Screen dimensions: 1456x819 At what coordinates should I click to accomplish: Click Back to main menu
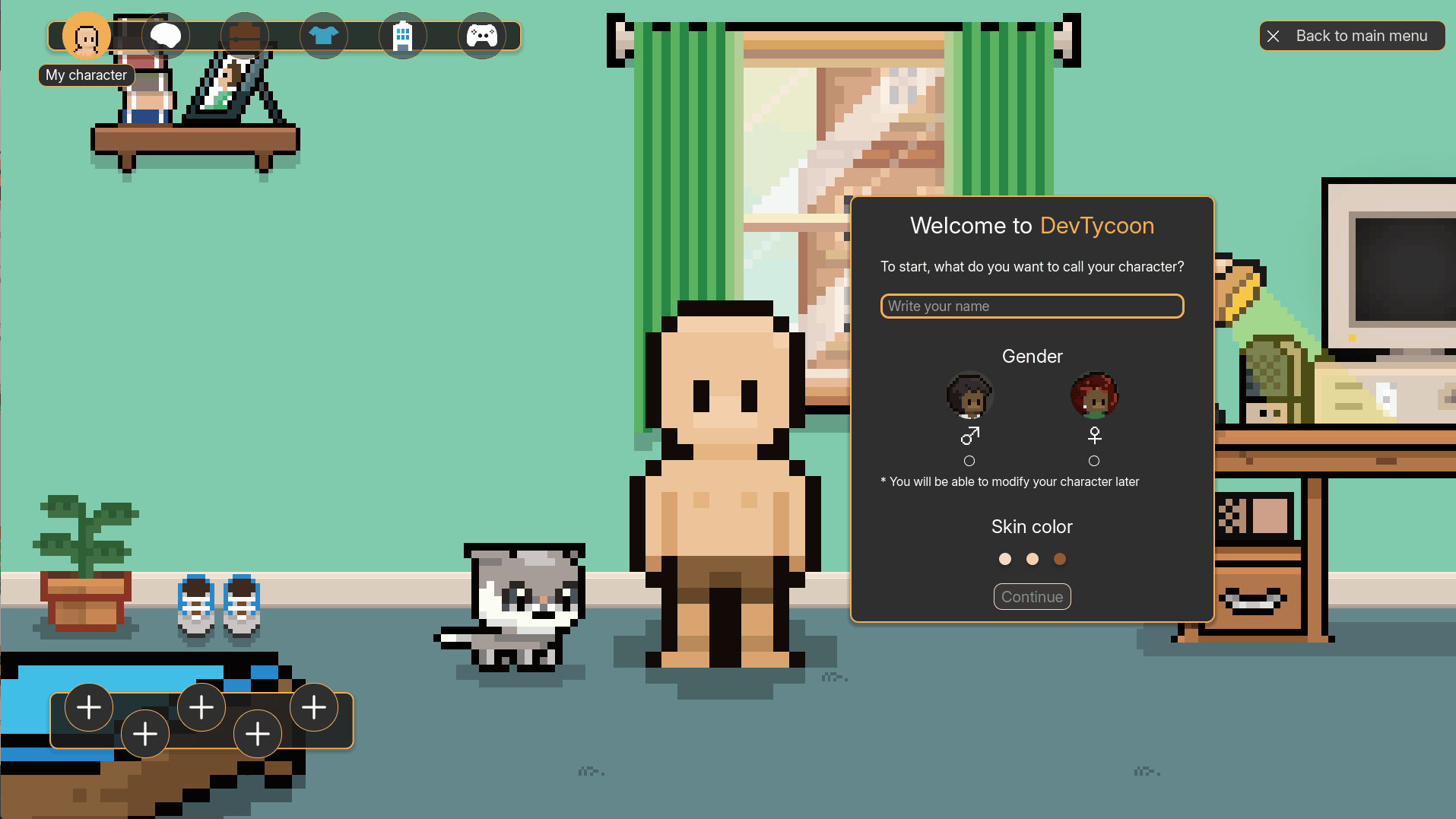(1361, 36)
